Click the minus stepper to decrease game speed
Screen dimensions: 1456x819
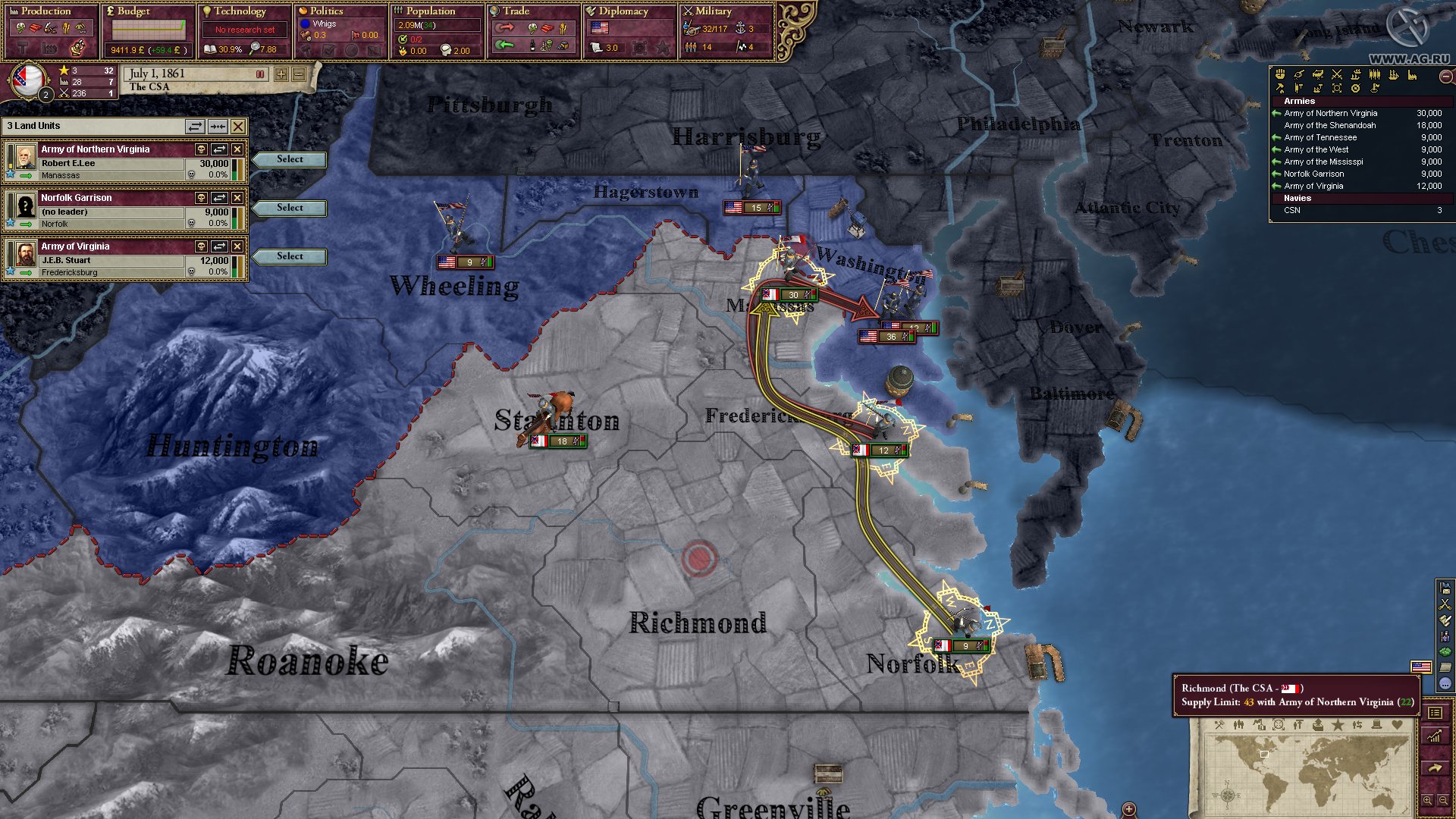[x=297, y=76]
